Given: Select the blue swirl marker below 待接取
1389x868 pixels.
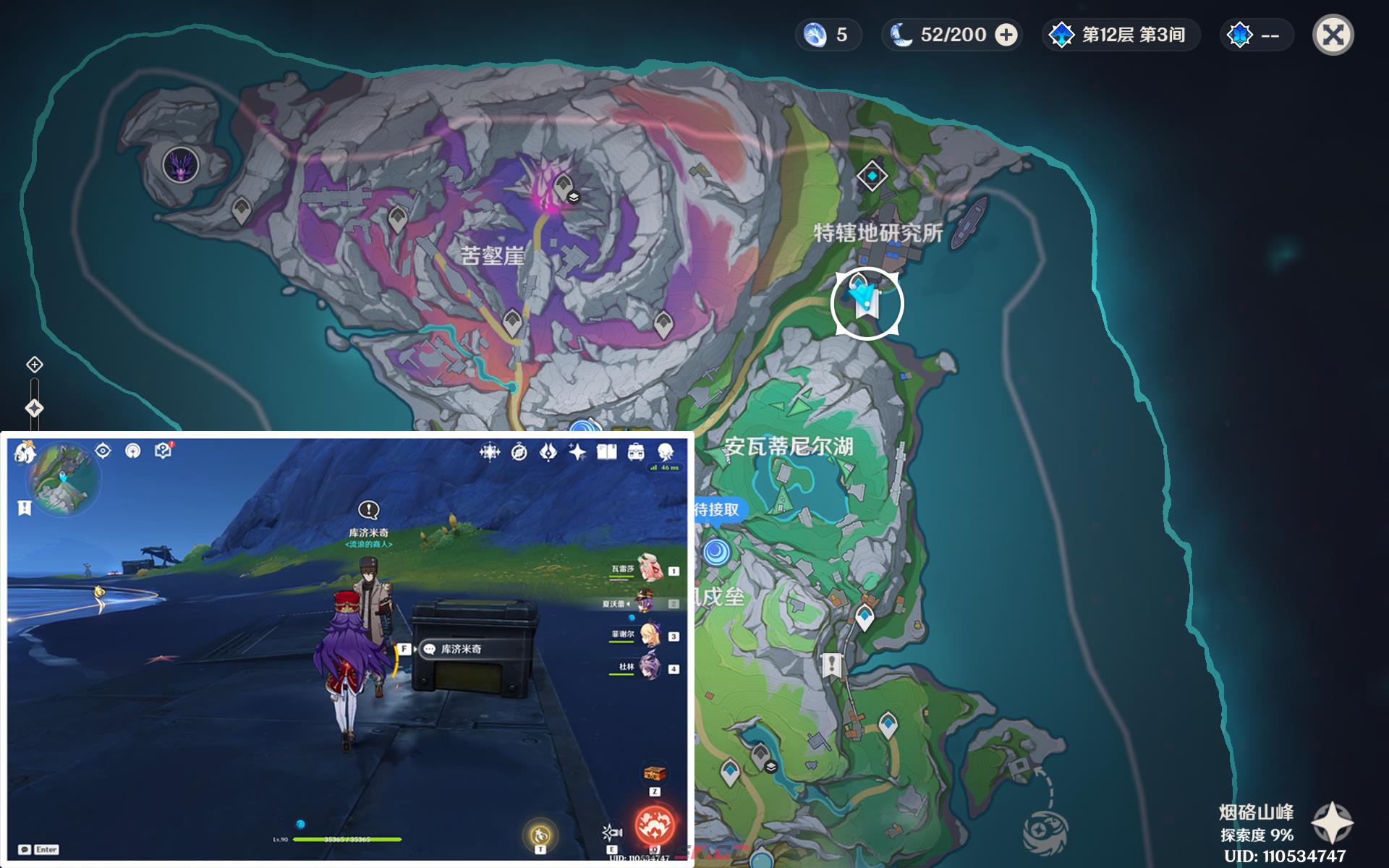Looking at the screenshot, I should [x=716, y=552].
